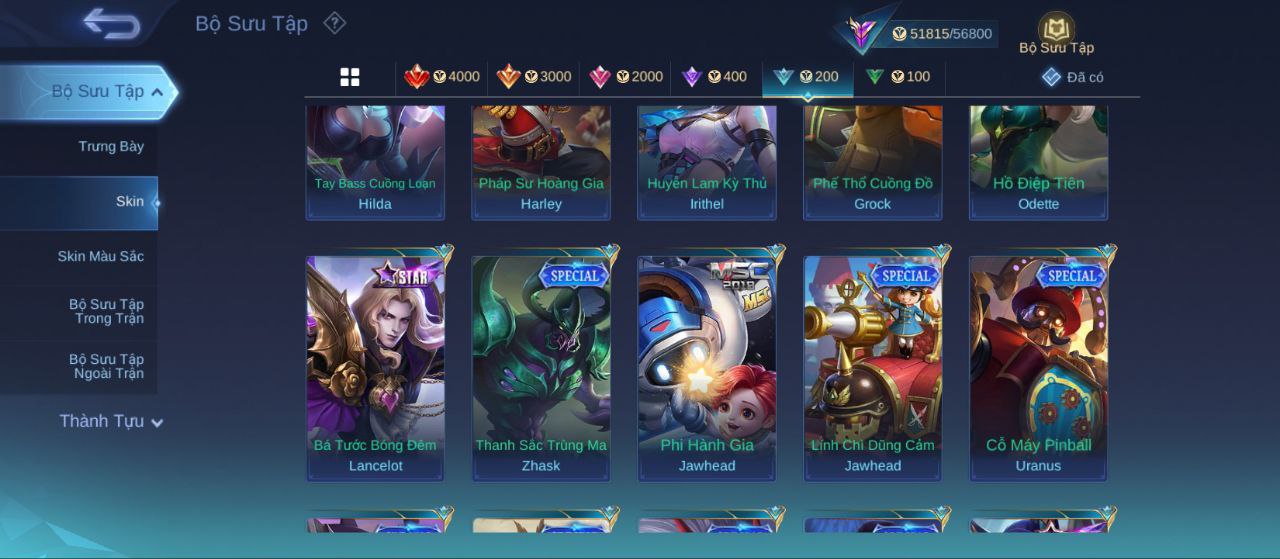Select Skin Màu Sắc in the sidebar
1280x559 pixels.
click(100, 257)
